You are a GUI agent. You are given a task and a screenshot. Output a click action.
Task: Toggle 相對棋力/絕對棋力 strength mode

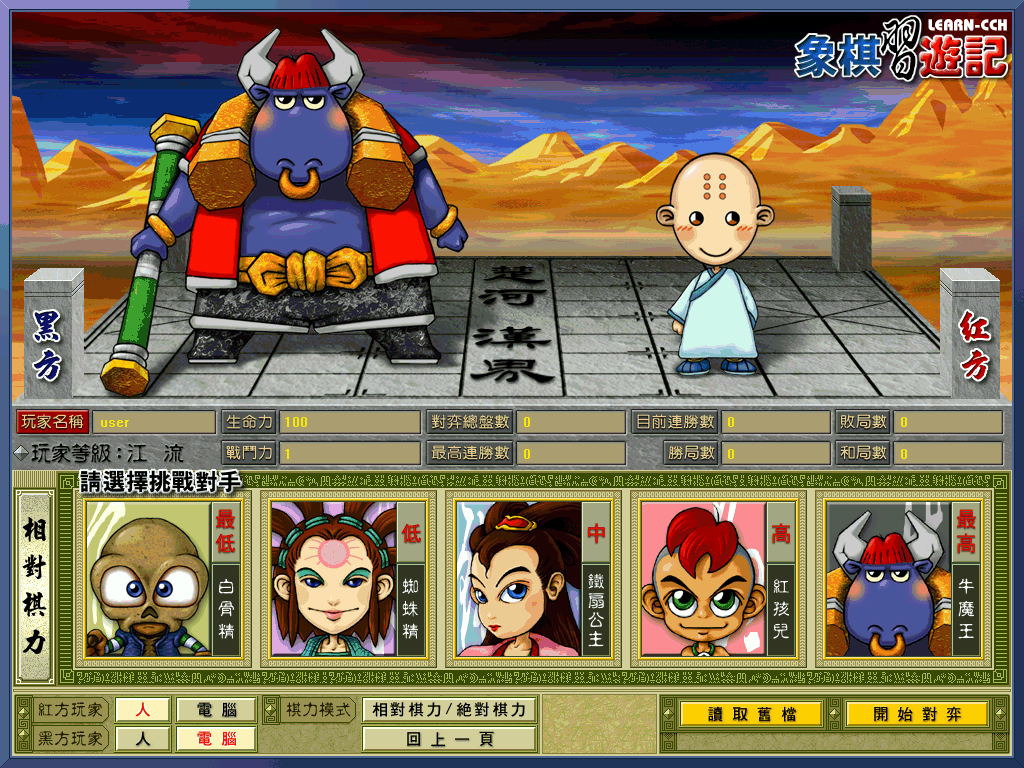pos(449,710)
